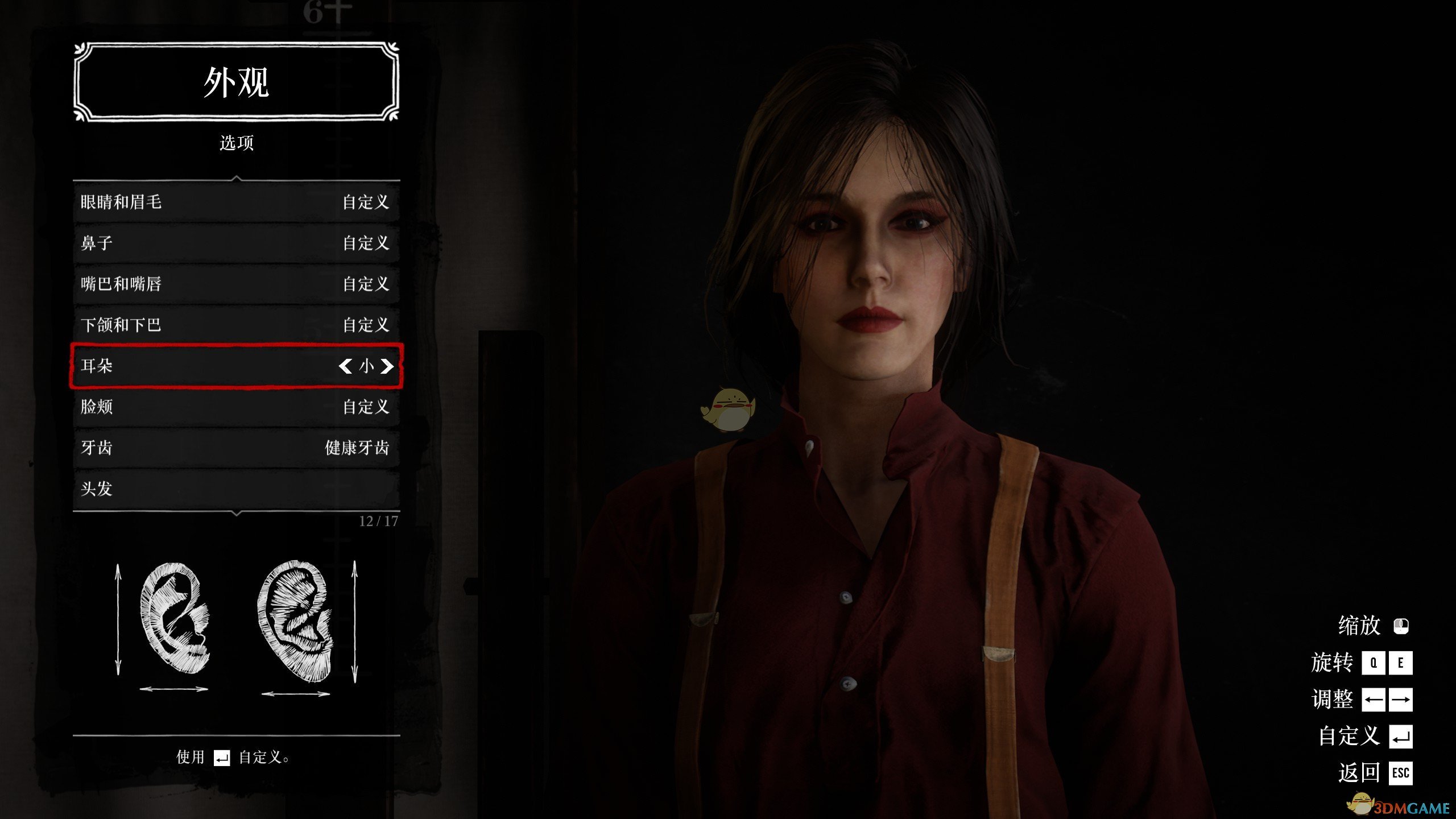
Task: Click the scroll-up arrow above the options list
Action: [237, 179]
